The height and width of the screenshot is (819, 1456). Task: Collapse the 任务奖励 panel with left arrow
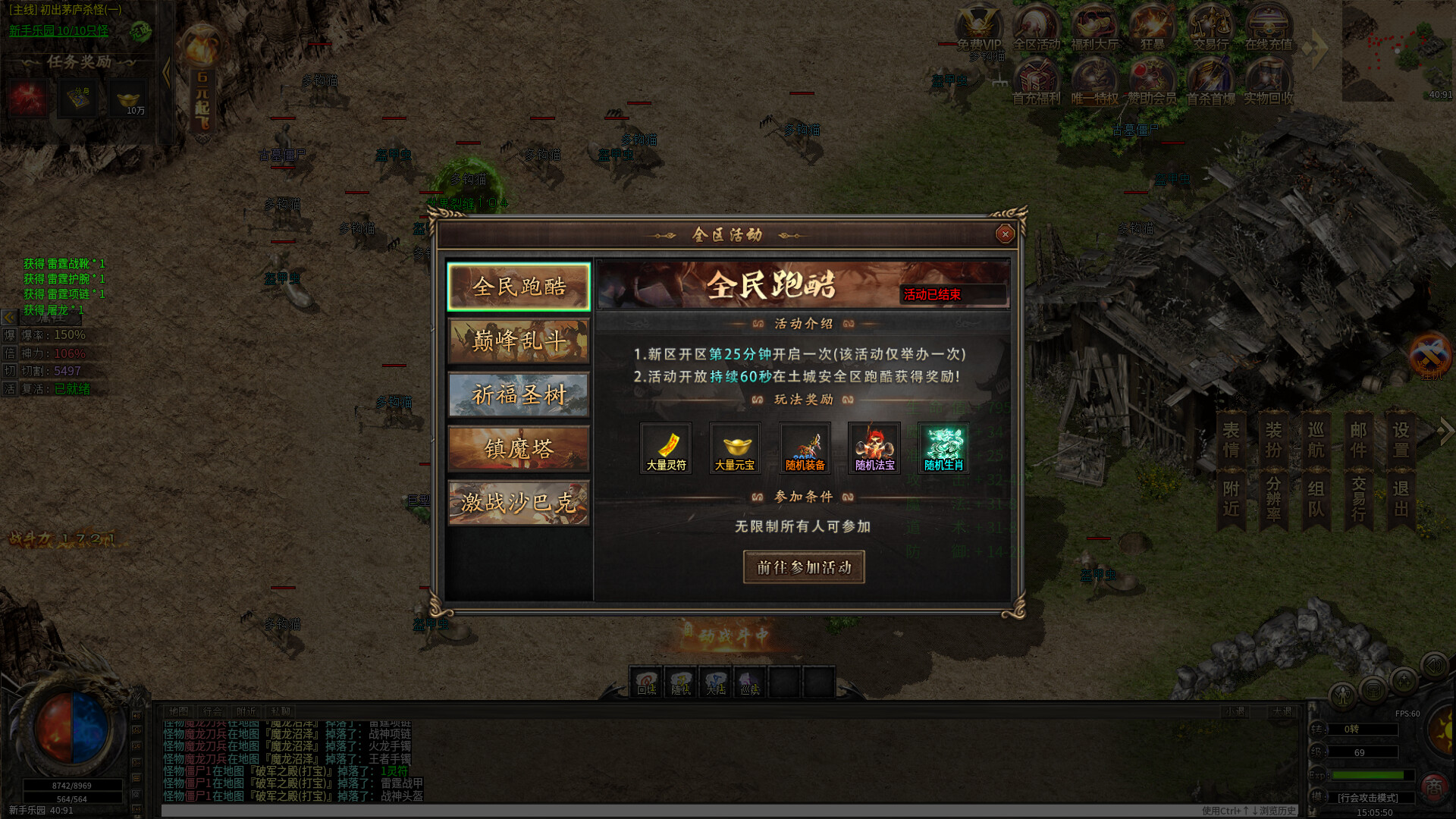click(x=165, y=72)
